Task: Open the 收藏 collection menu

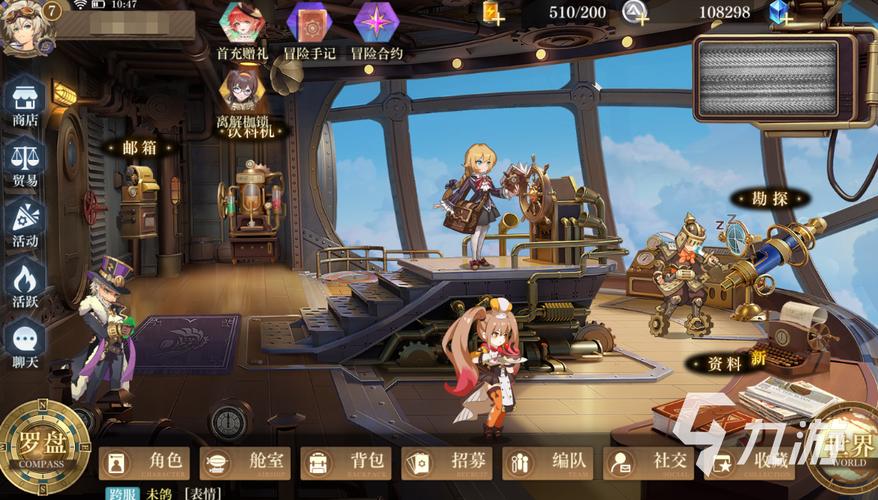Action: point(750,462)
